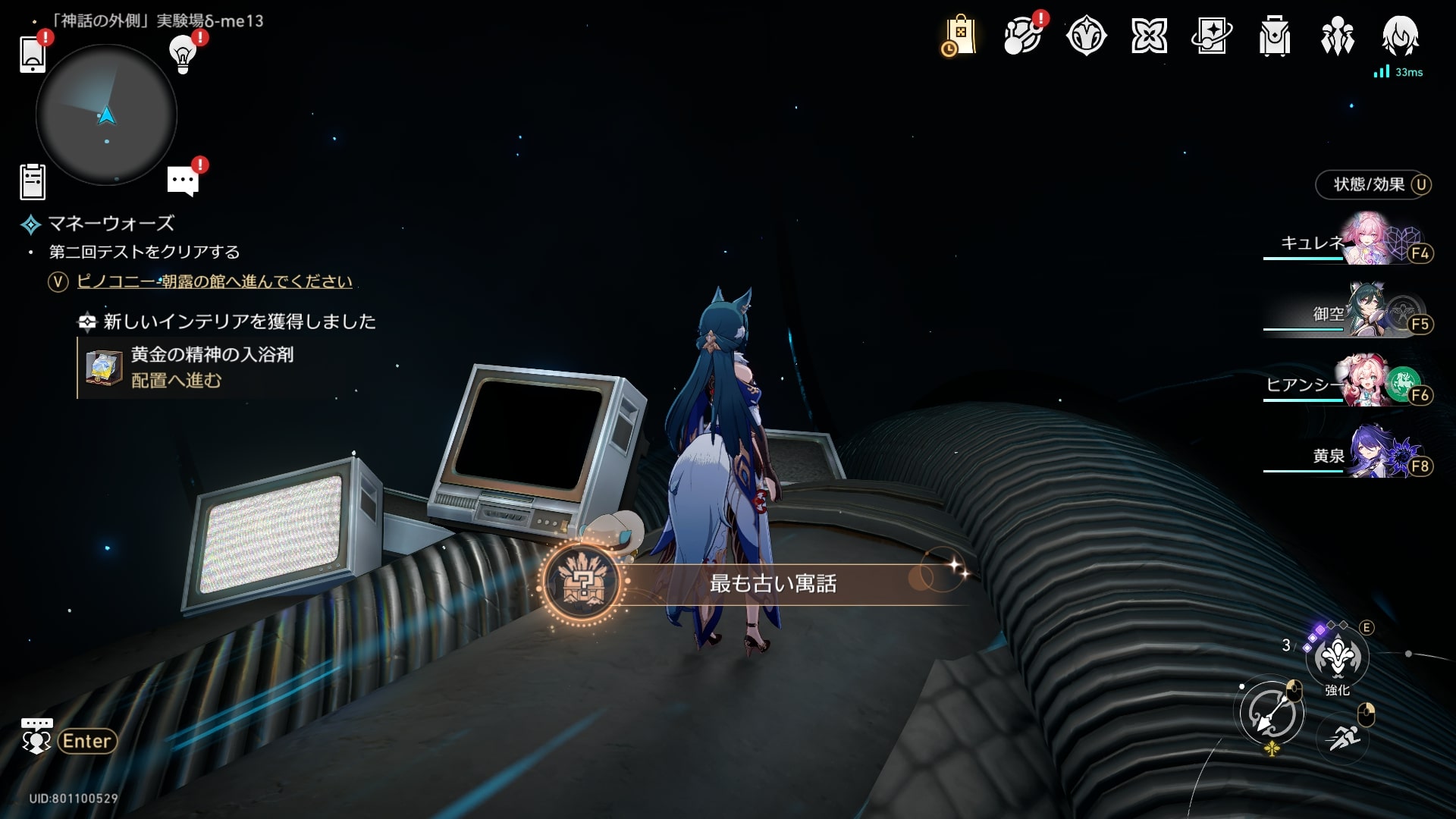Open the planet travel icon with alert
1456x819 pixels.
1021,36
